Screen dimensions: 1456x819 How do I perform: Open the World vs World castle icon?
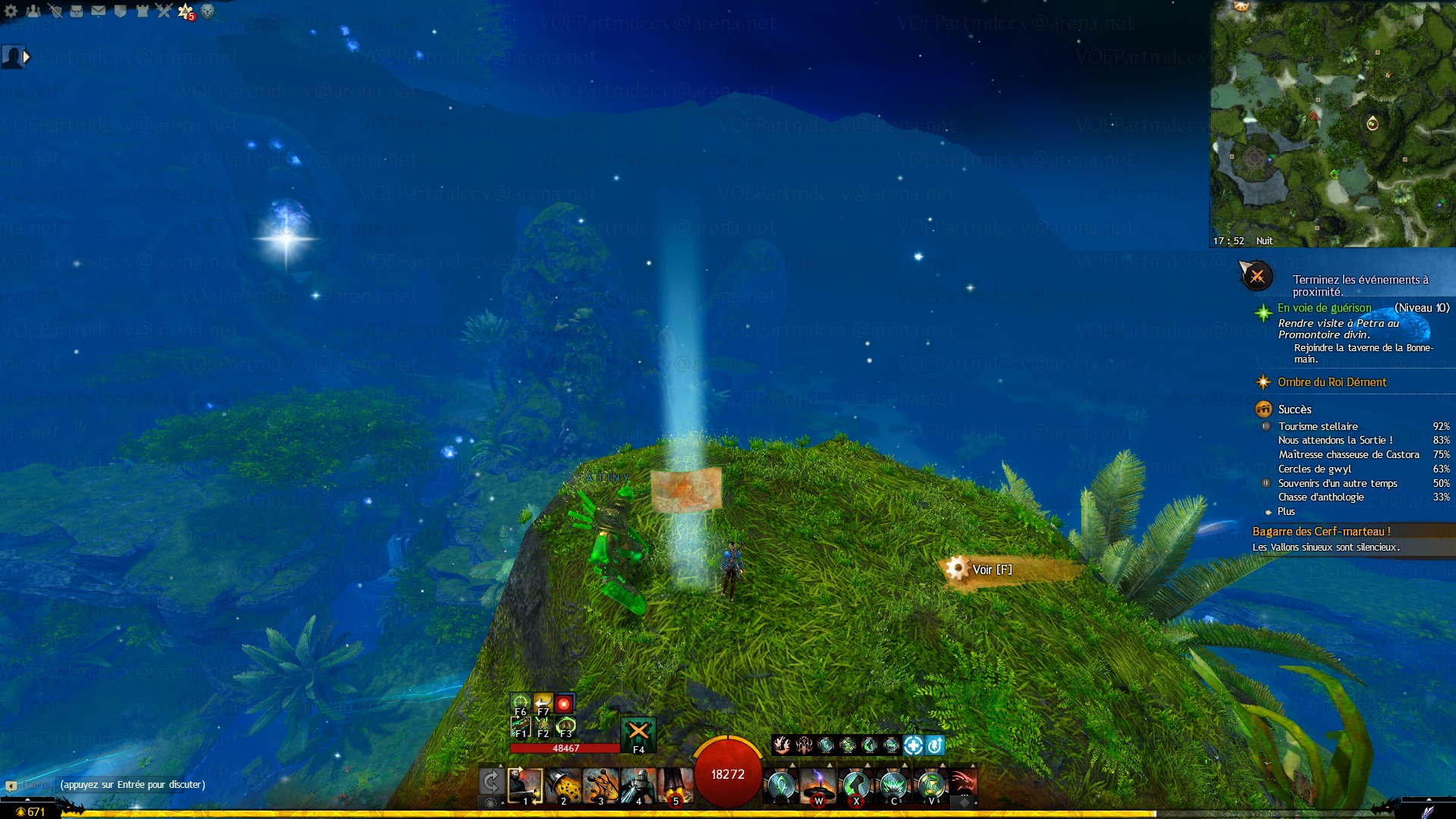143,11
